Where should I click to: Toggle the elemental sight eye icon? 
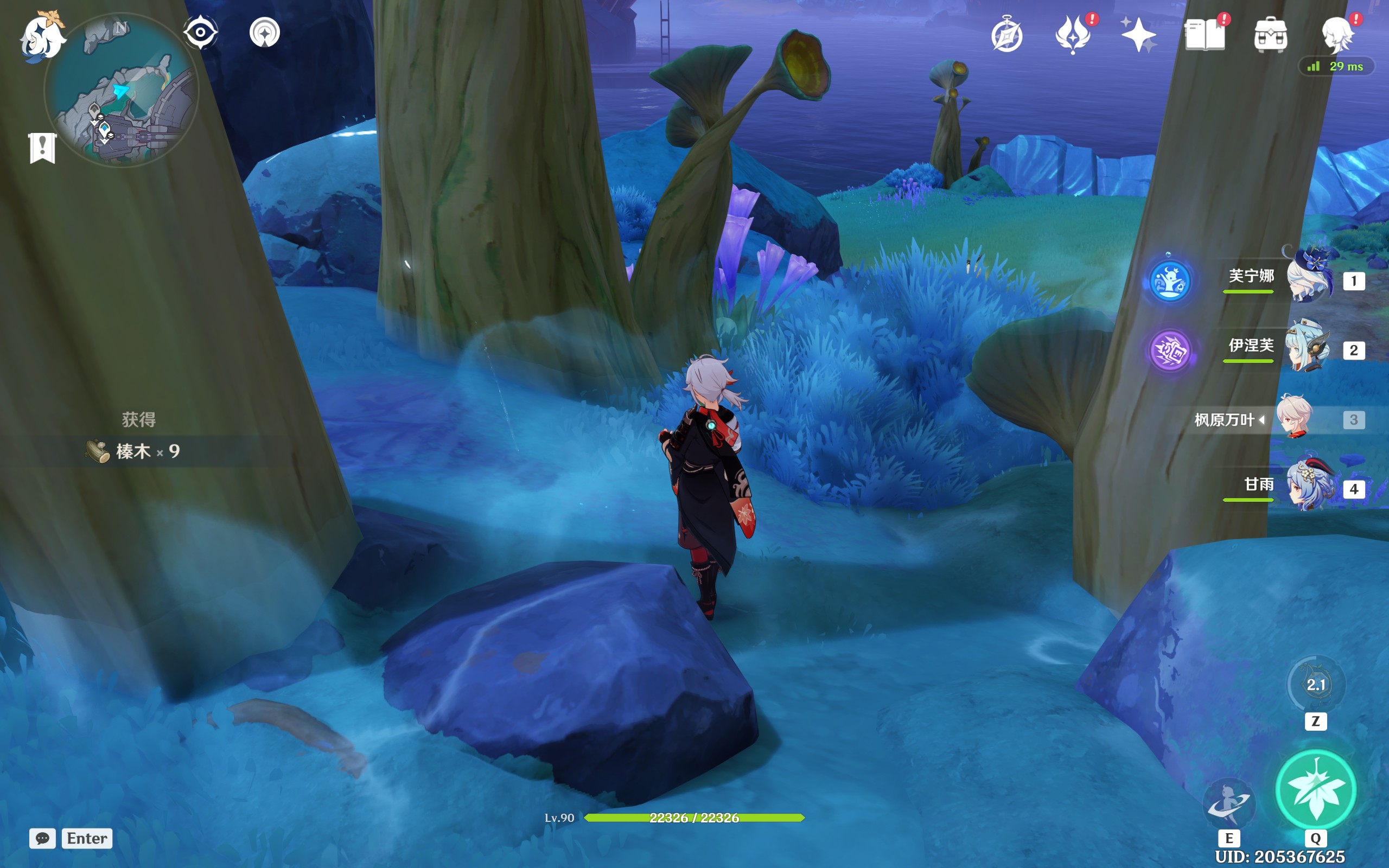point(200,32)
